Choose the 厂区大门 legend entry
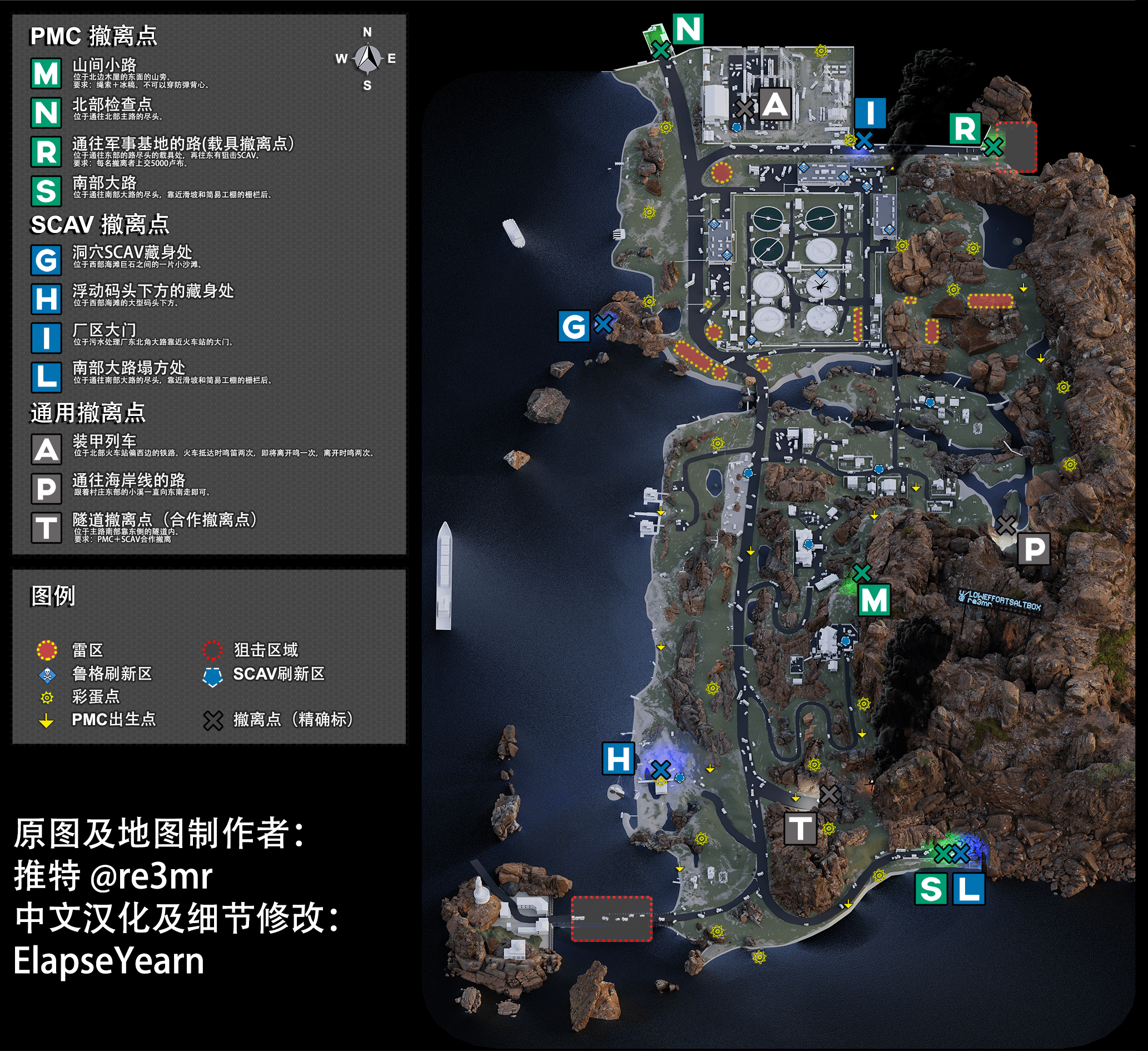 click(x=104, y=330)
